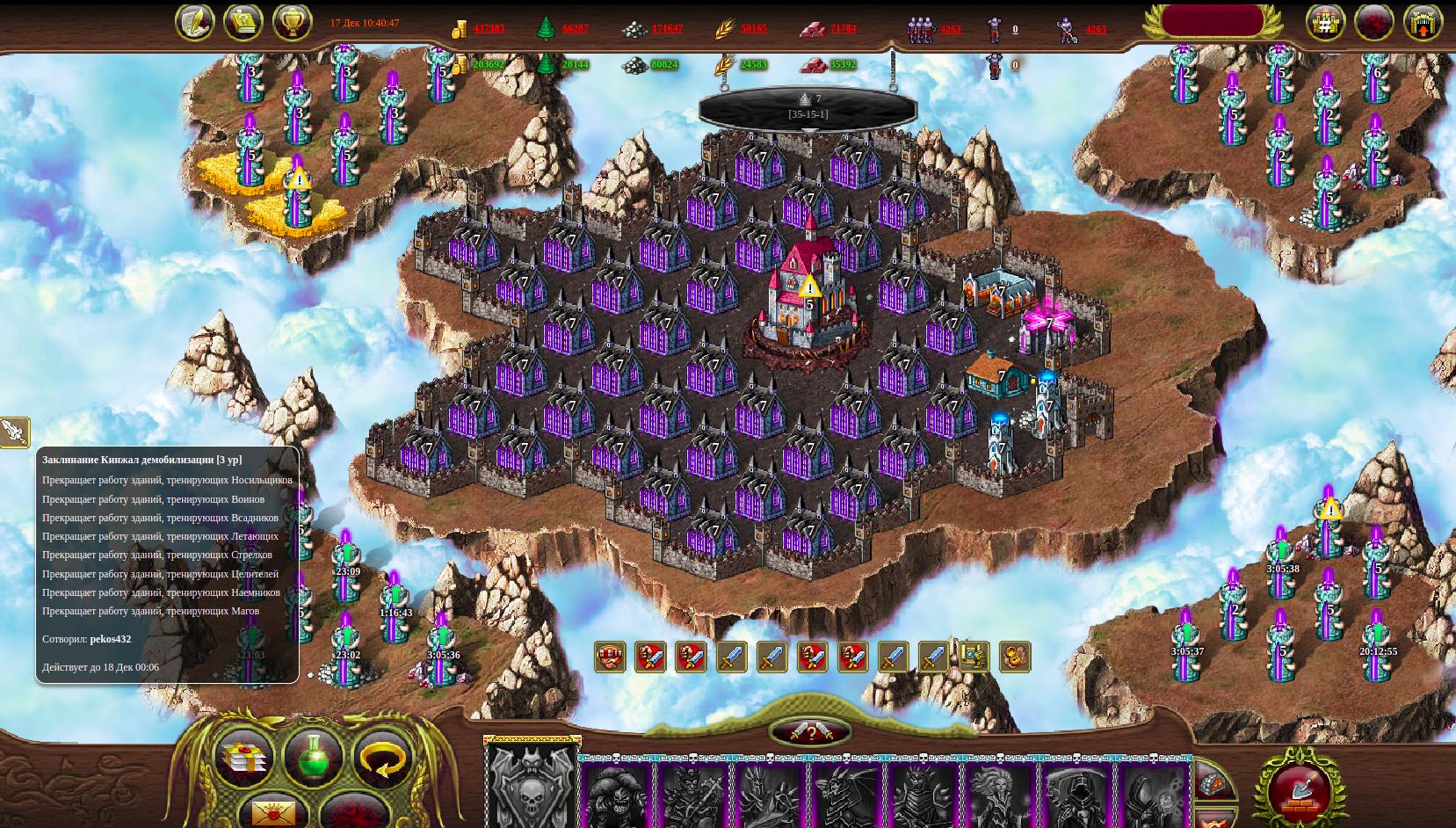Open the golden trophy rankings
The image size is (1456, 828).
point(292,23)
